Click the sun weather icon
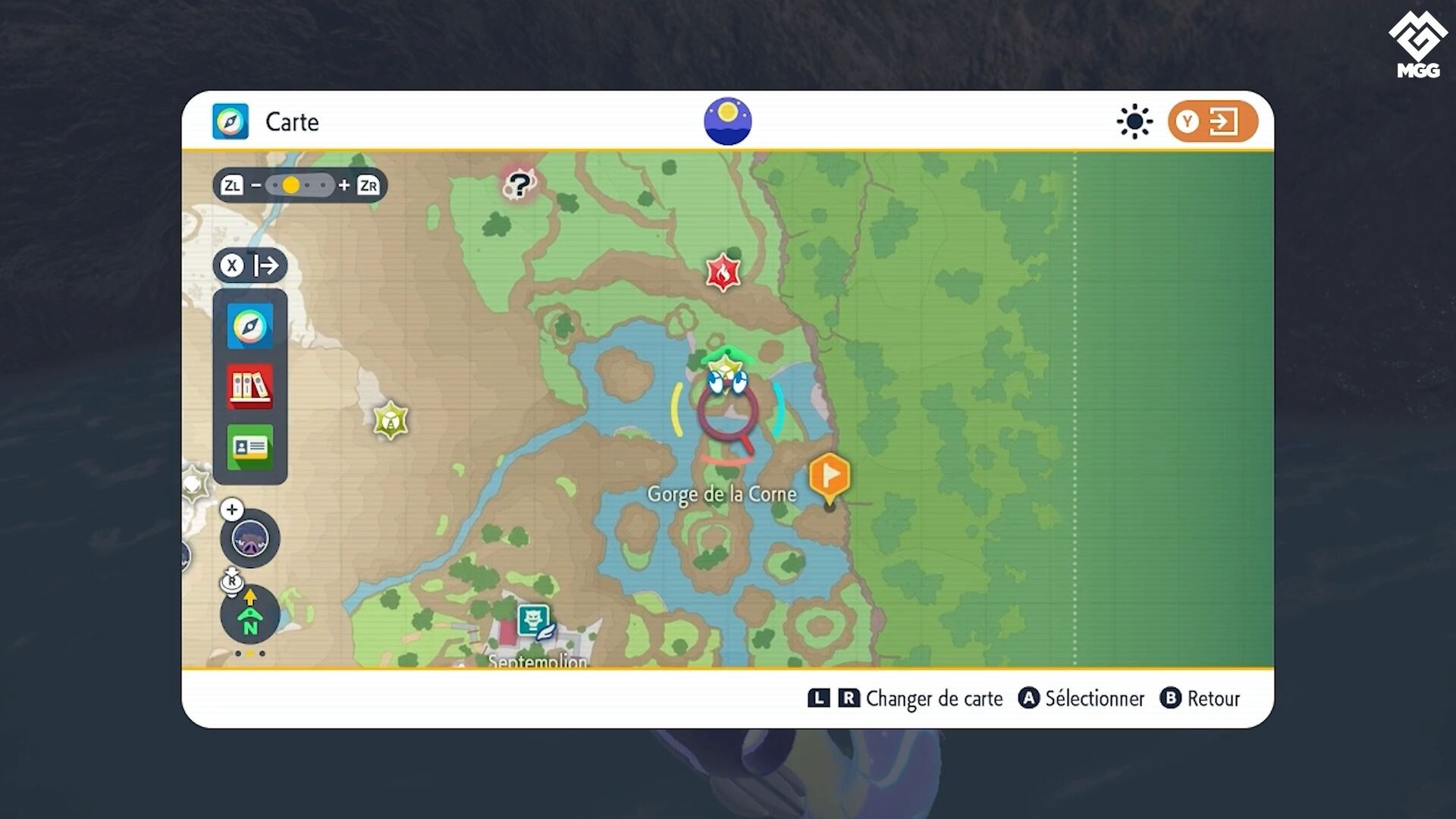 click(1134, 121)
